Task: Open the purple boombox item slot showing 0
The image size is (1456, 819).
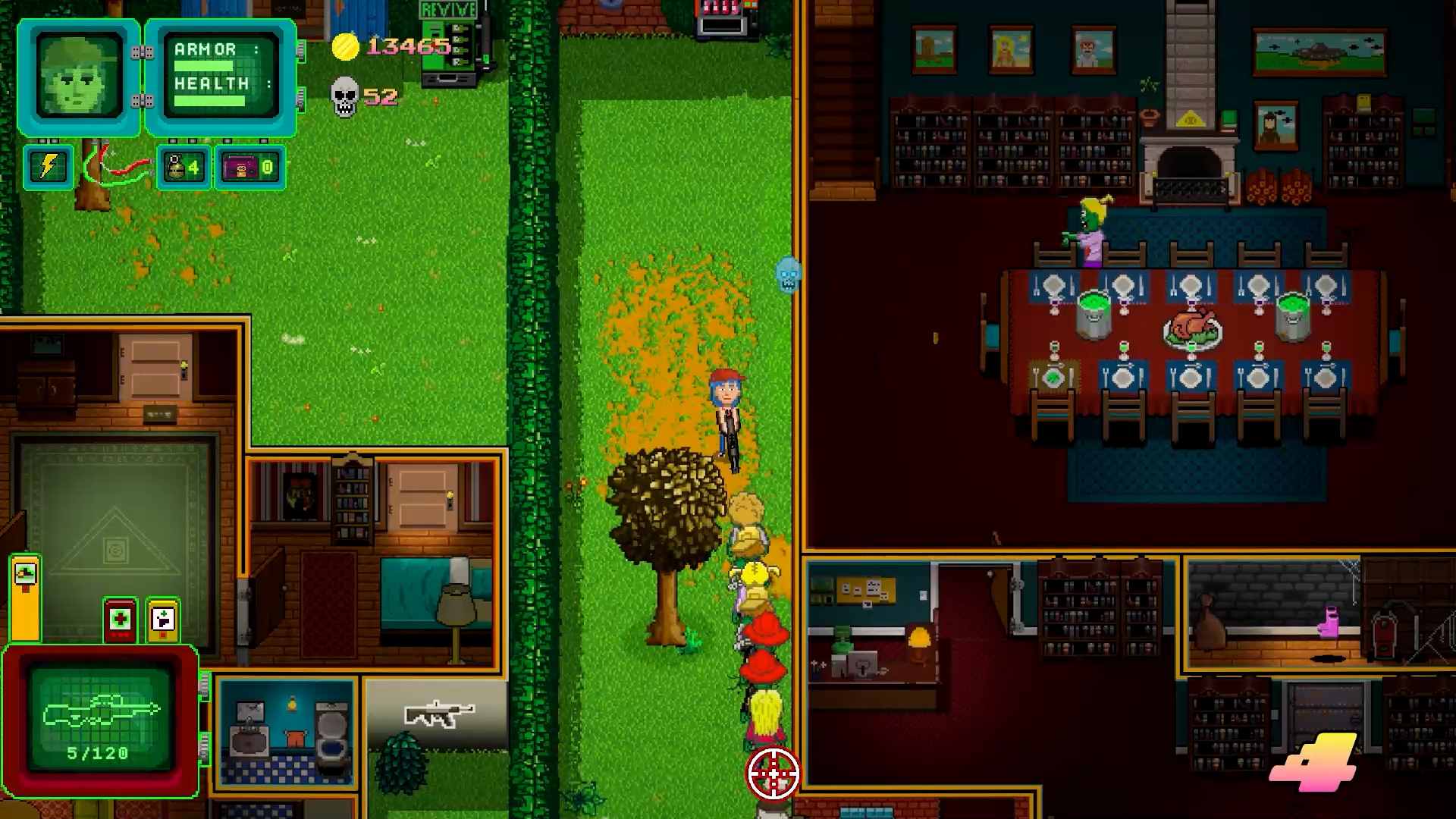Action: coord(249,167)
